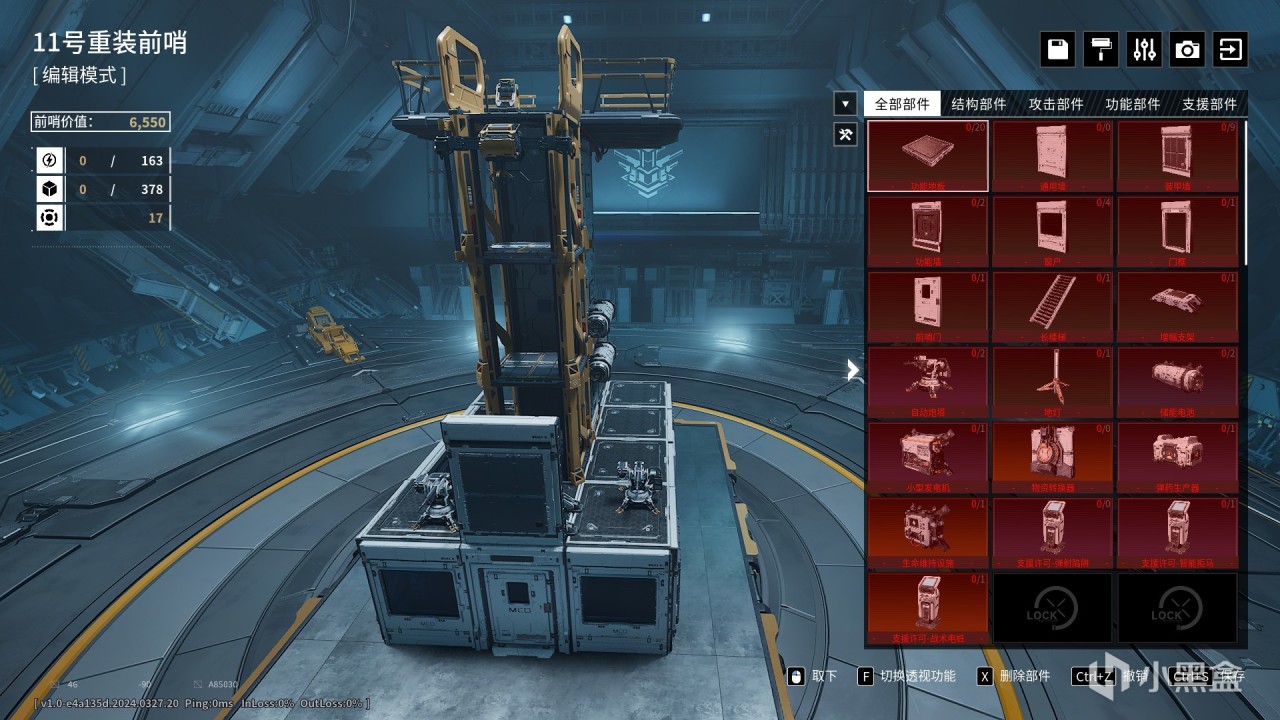This screenshot has width=1280, height=720.
Task: Open the paint roller tool
Action: pos(1101,49)
